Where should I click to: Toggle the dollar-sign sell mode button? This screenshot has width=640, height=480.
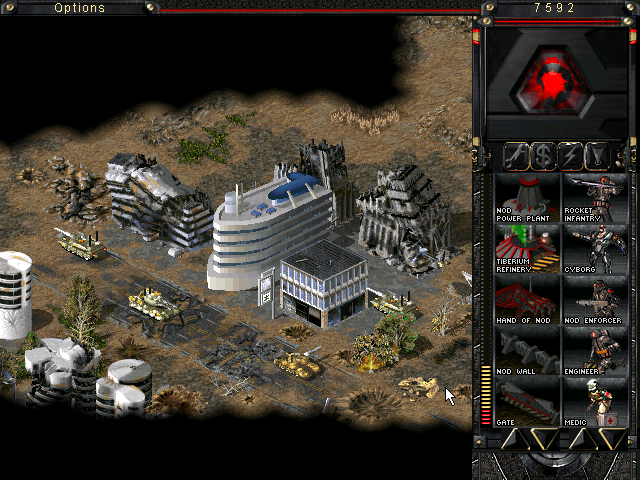pos(543,156)
